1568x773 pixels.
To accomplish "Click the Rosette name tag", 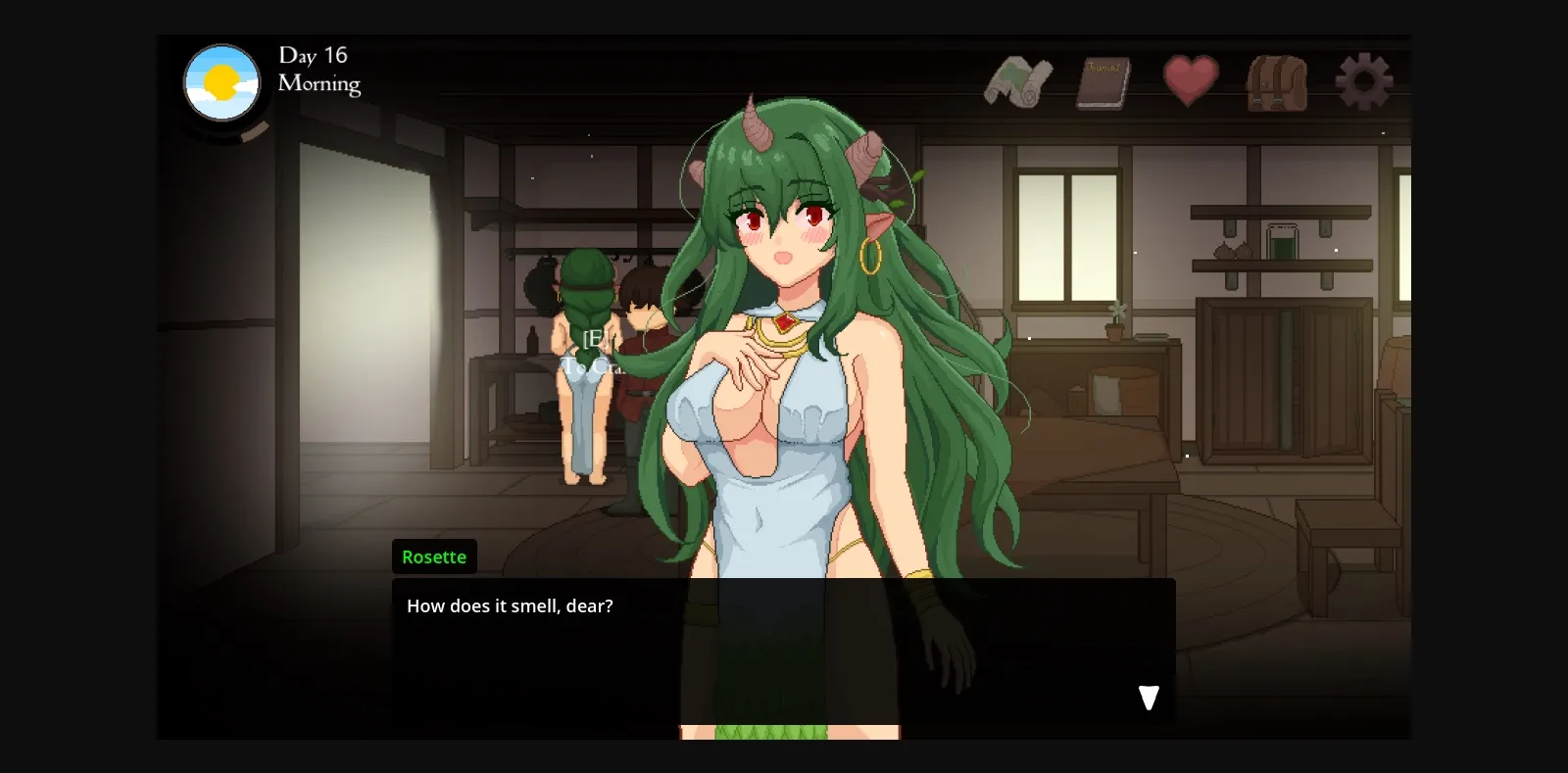I will [x=434, y=556].
